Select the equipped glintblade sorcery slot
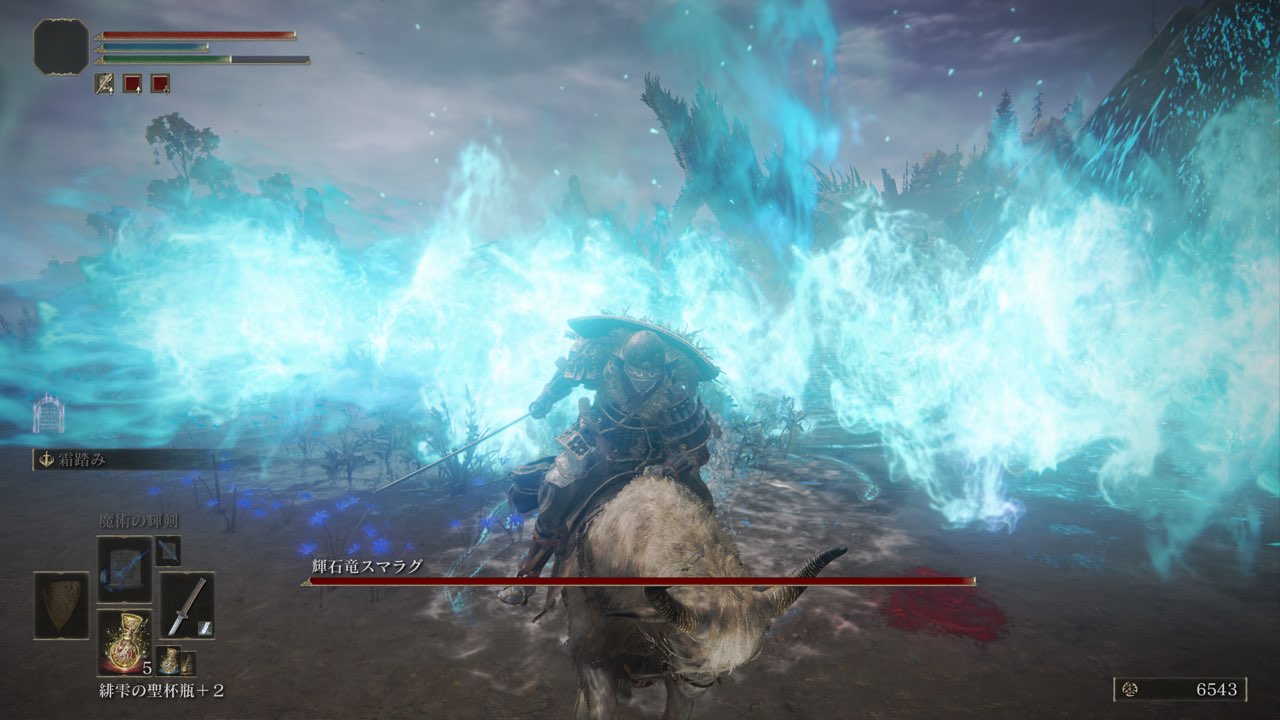This screenshot has width=1280, height=720. point(124,569)
